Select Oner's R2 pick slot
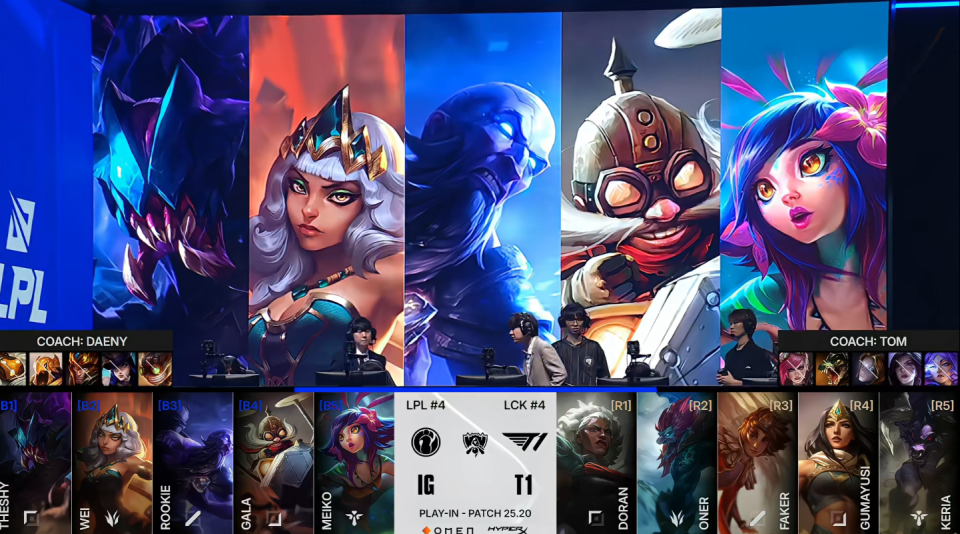960x534 pixels. [x=676, y=462]
